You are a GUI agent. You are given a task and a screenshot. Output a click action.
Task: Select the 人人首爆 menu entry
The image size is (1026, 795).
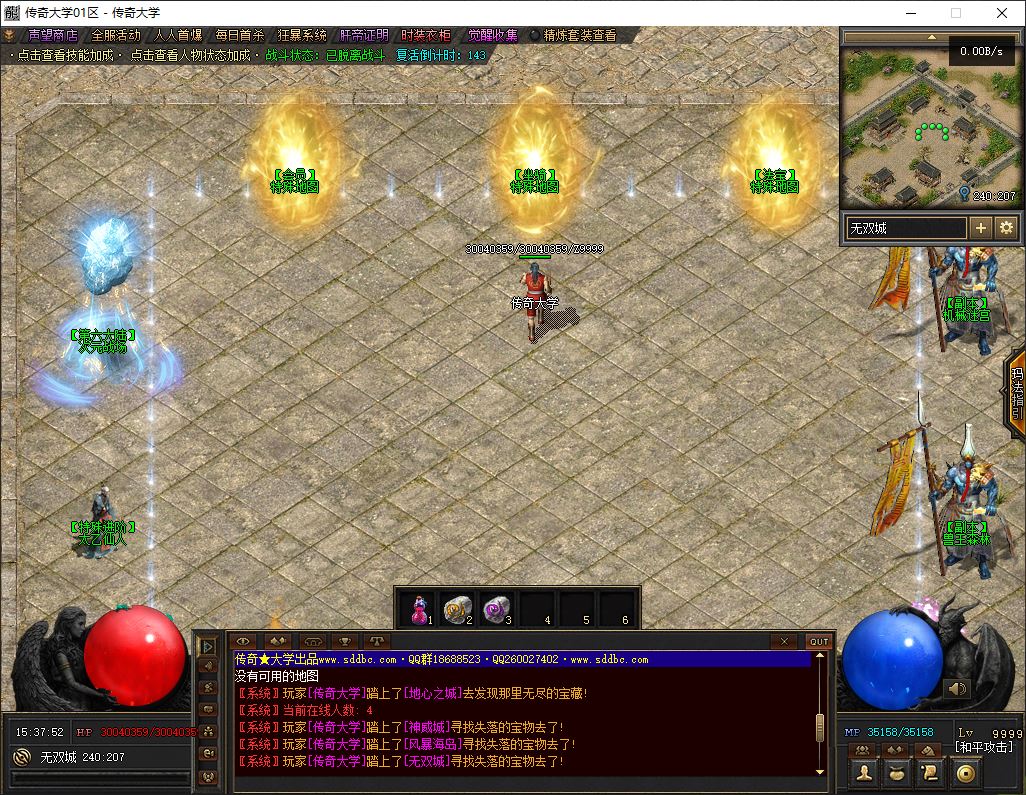click(x=178, y=35)
